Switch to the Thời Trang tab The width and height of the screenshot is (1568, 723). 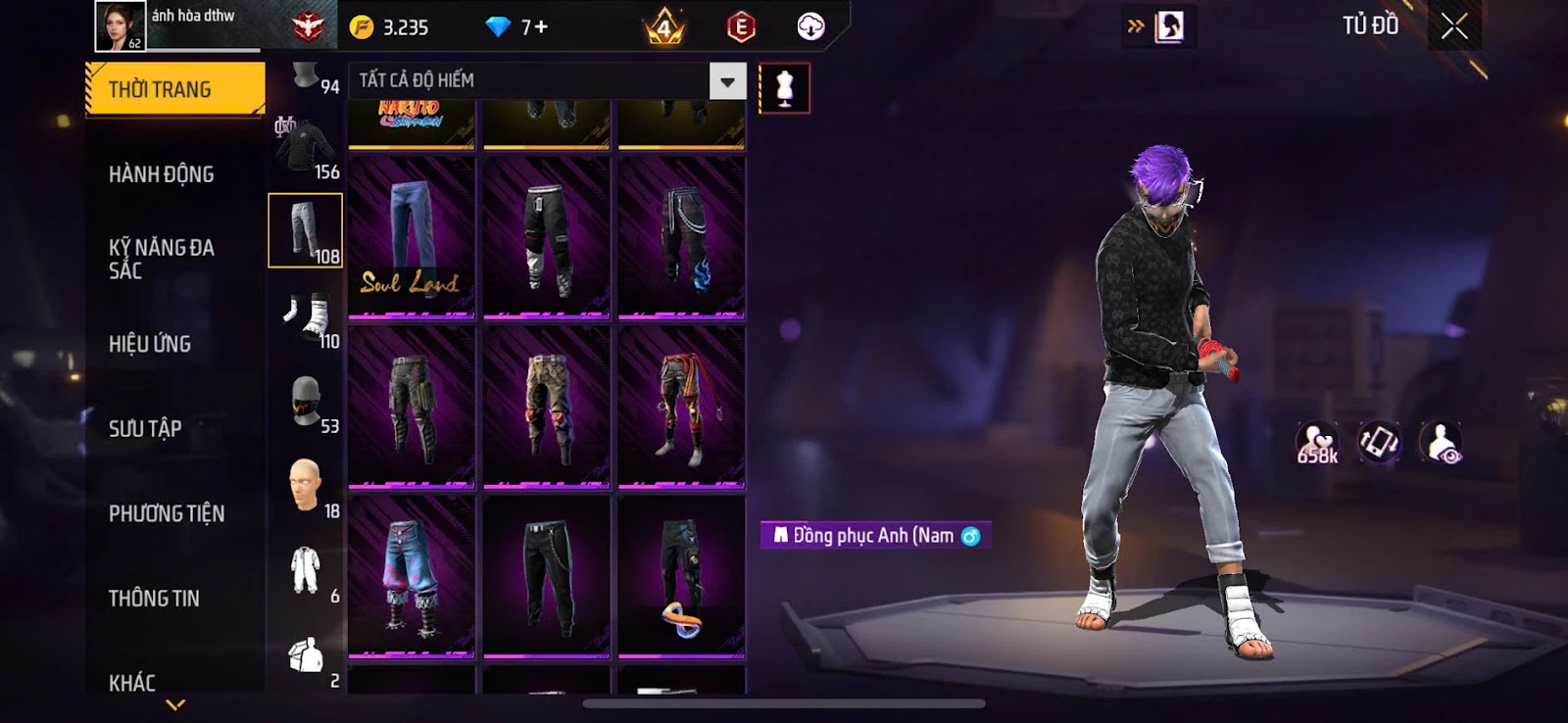tap(174, 90)
